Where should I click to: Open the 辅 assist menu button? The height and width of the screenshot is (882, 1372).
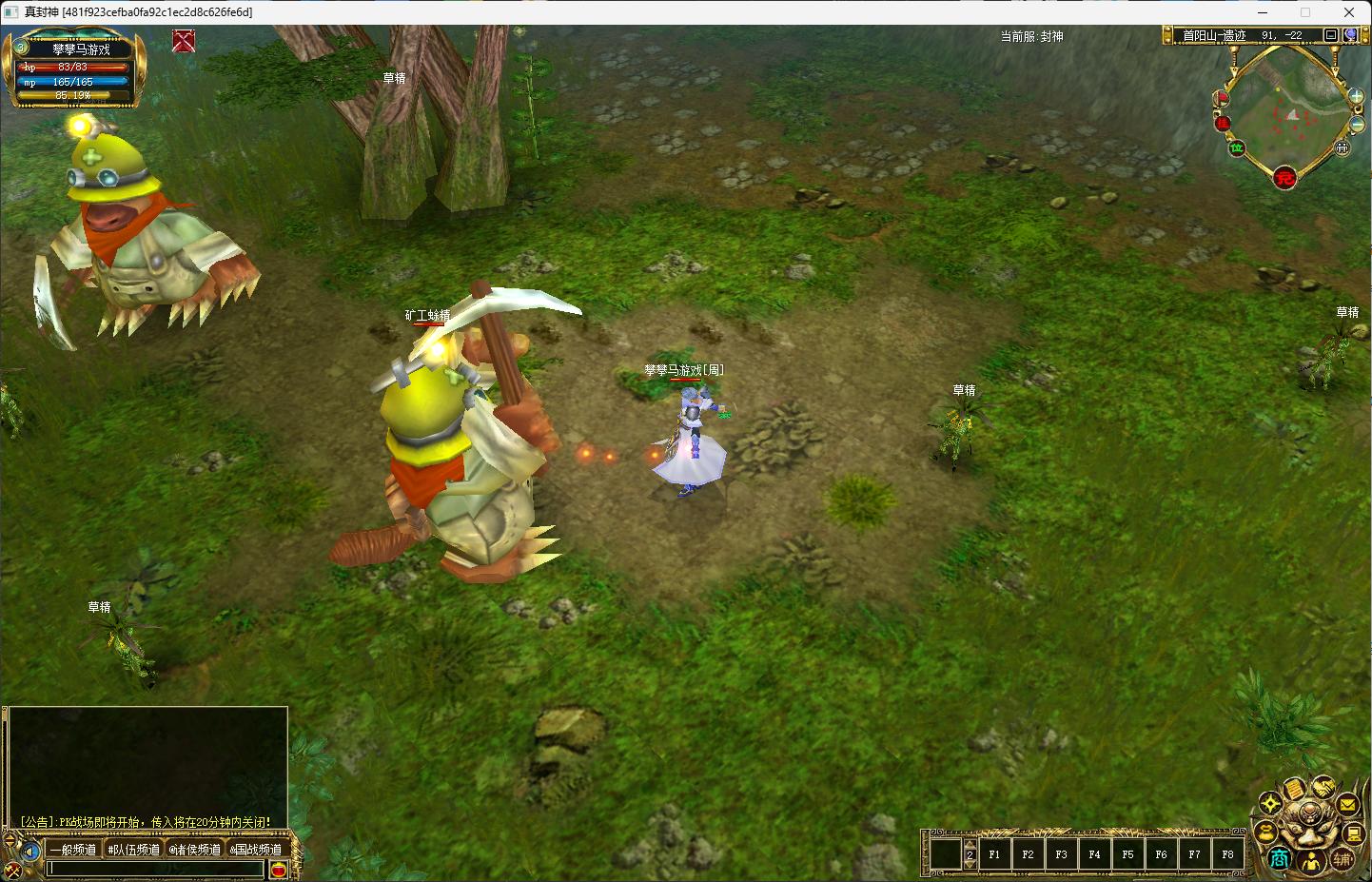coord(1343,859)
